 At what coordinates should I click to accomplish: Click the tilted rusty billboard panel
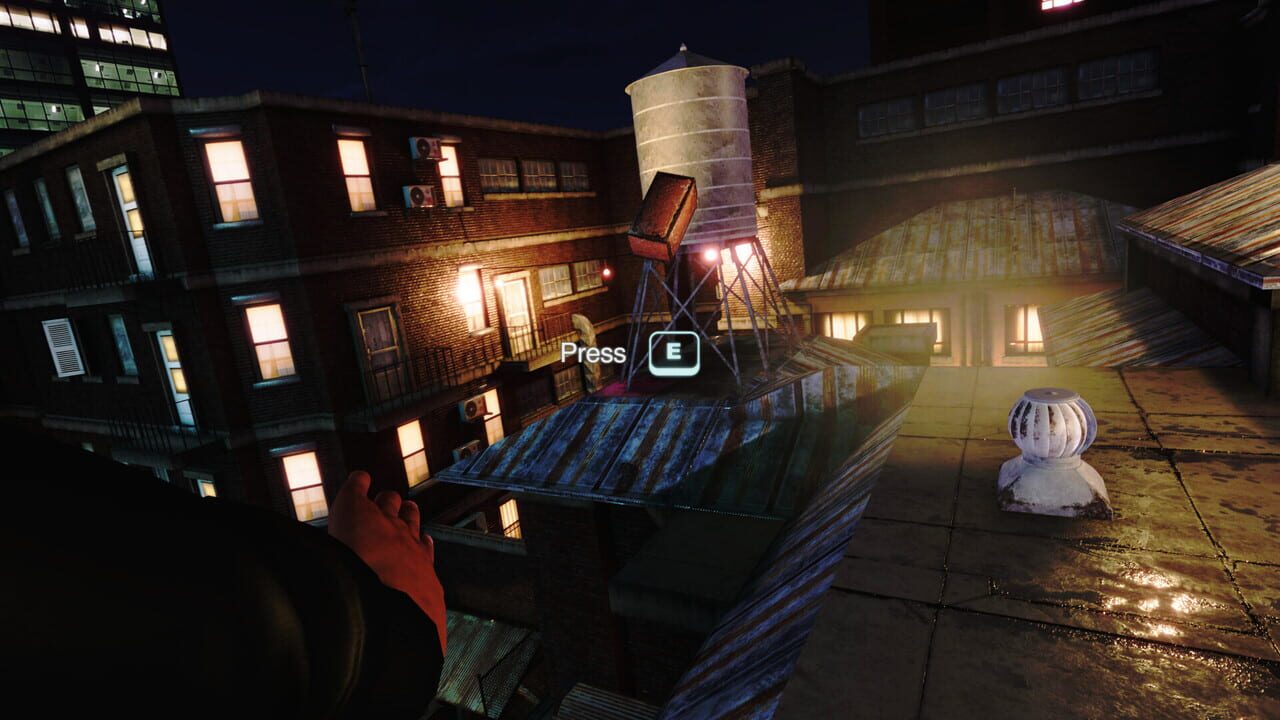pyautogui.click(x=668, y=215)
